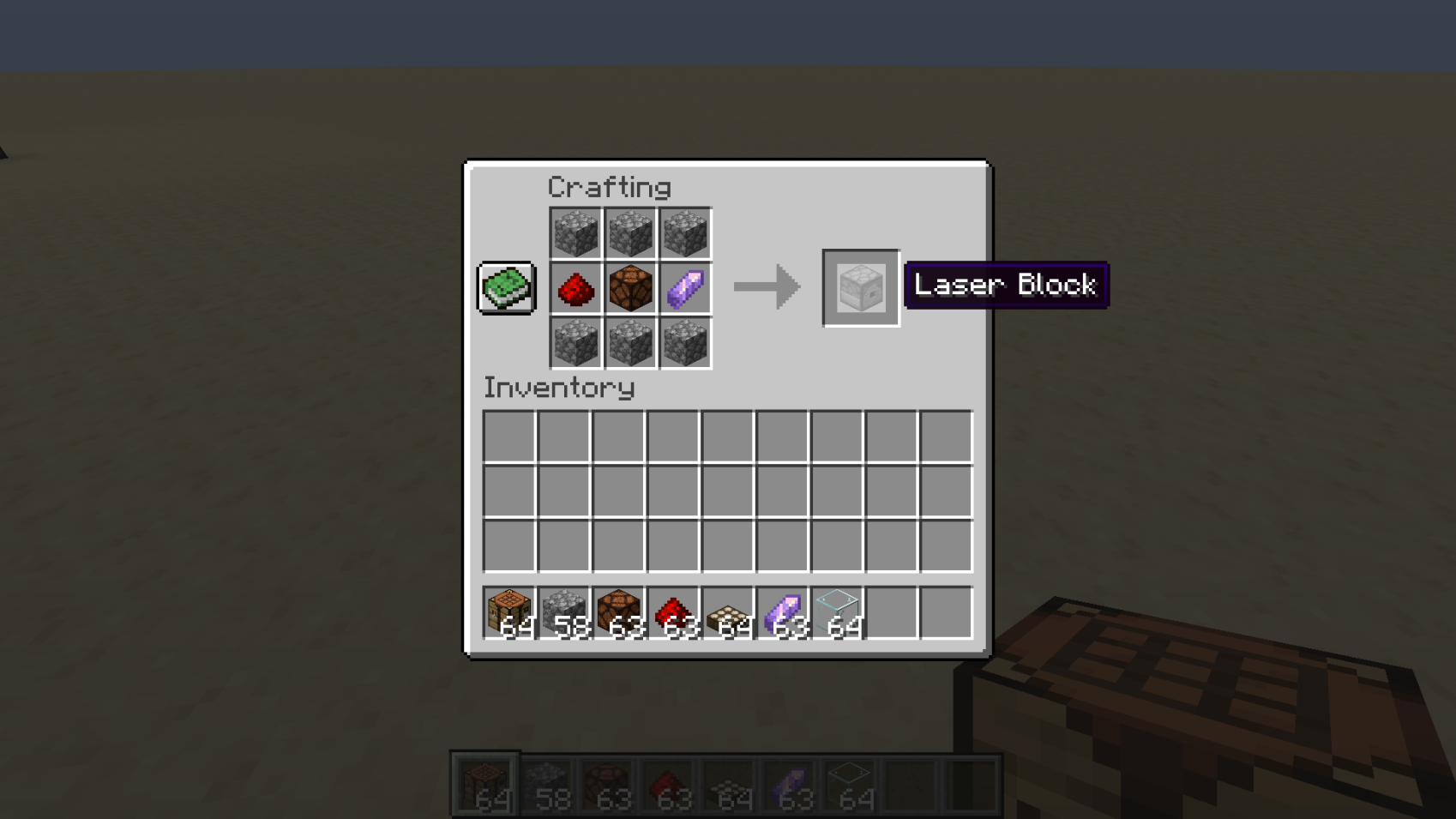Open the green recipe book
This screenshot has width=1456, height=819.
click(x=505, y=286)
